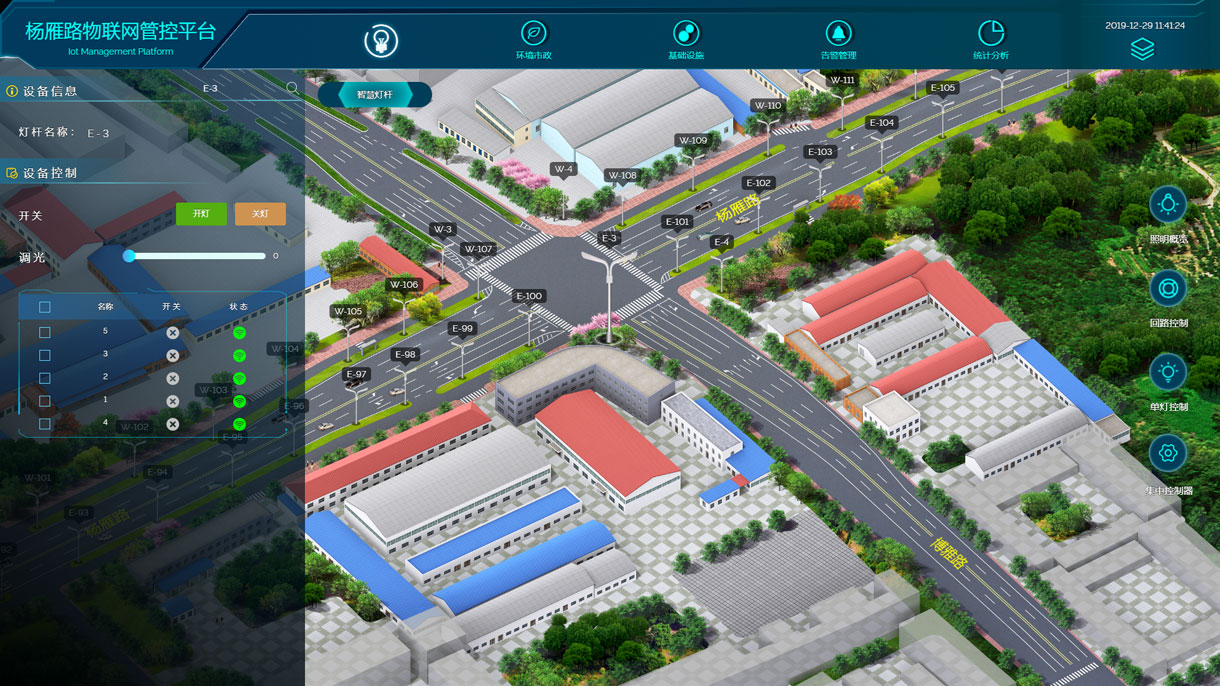Go to 告警管理 alarm management
Image resolution: width=1220 pixels, height=686 pixels.
838,38
